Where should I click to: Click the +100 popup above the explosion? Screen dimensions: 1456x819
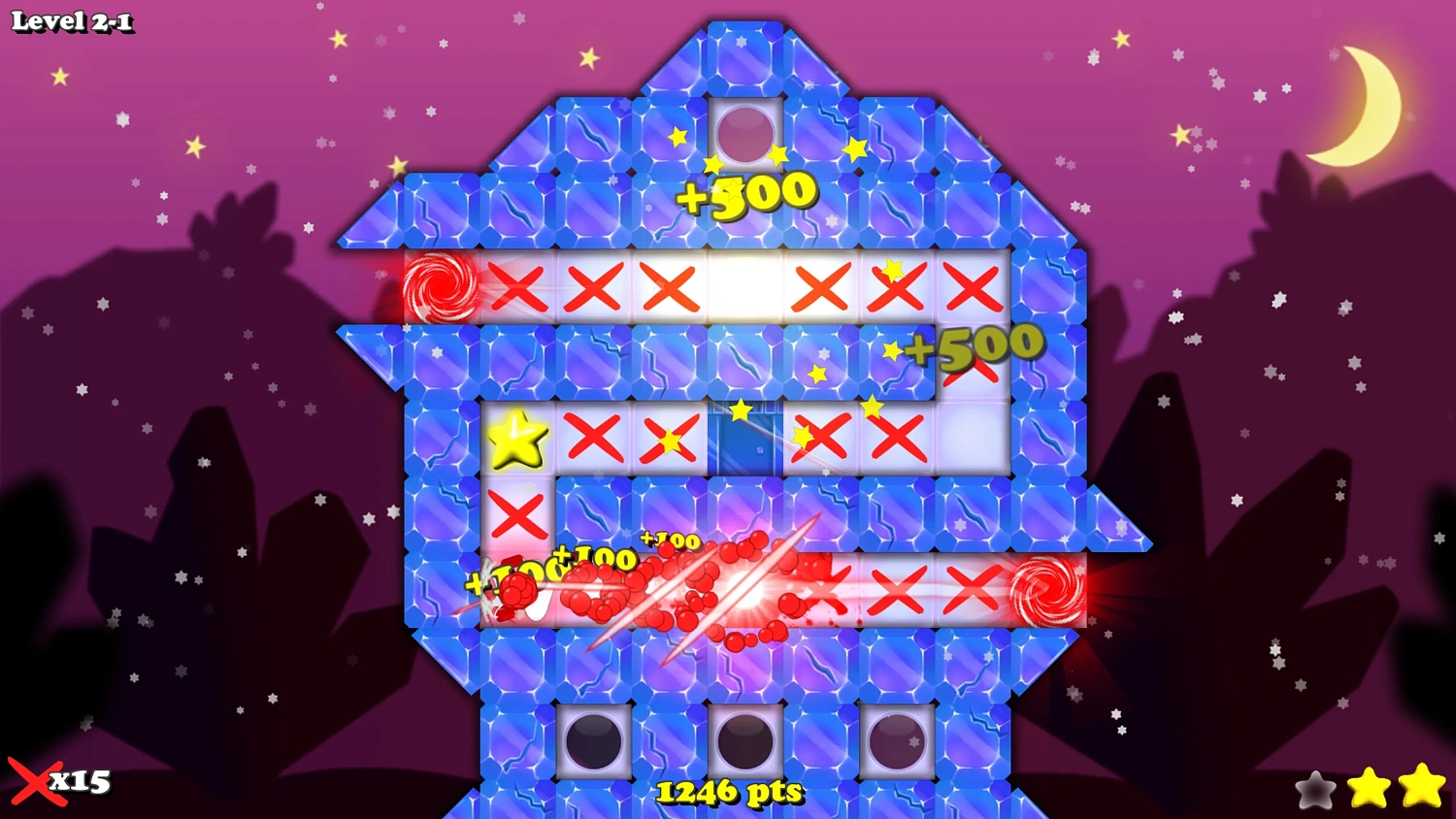pos(670,541)
